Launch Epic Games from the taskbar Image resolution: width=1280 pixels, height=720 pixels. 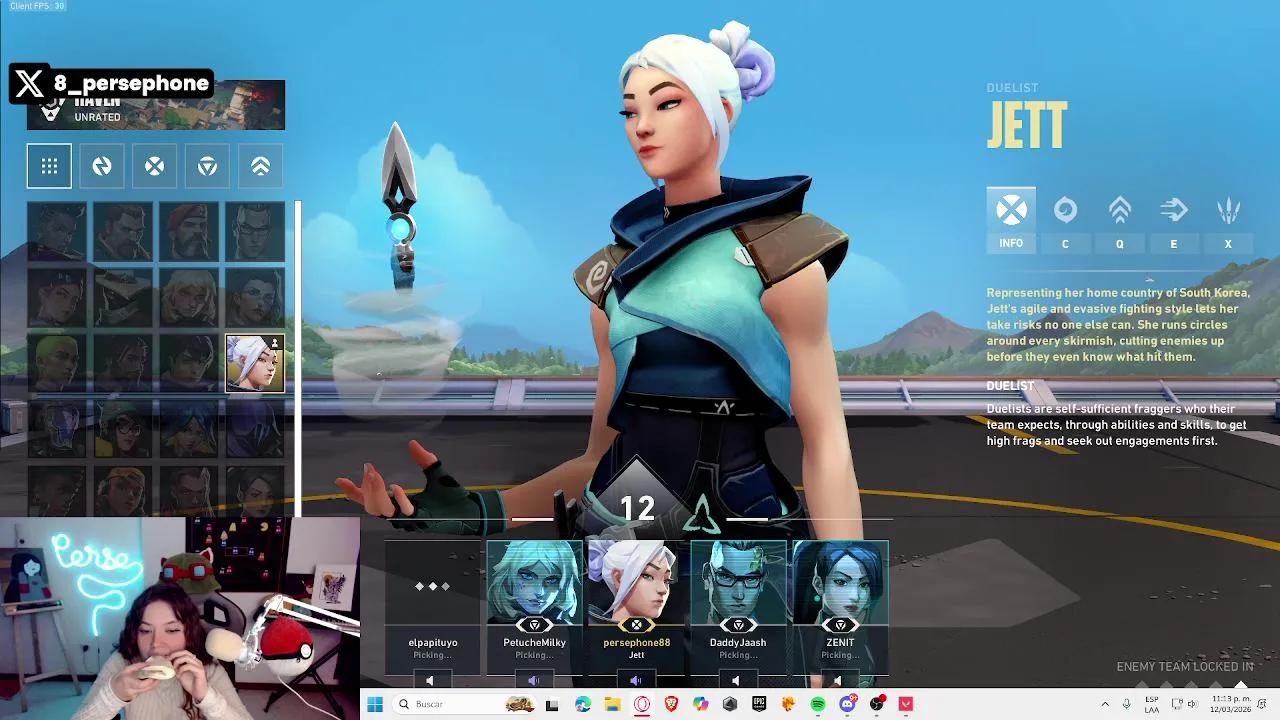coord(758,705)
